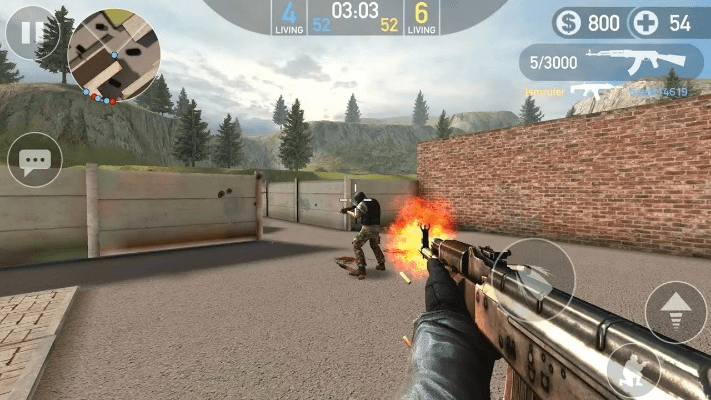Open the chat speech bubble

coord(35,160)
